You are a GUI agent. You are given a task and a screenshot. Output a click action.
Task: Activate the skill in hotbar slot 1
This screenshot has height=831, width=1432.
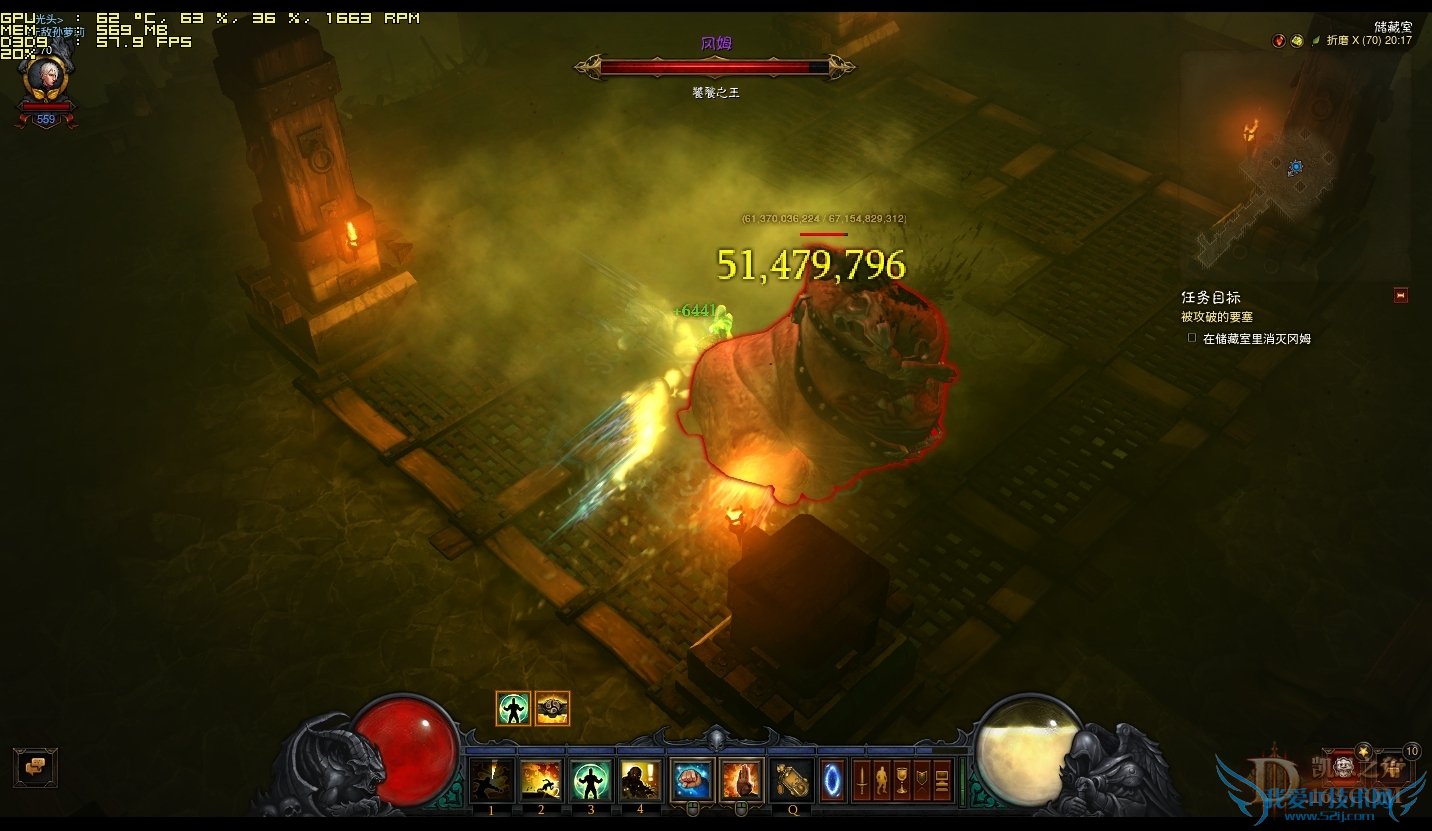click(x=492, y=780)
